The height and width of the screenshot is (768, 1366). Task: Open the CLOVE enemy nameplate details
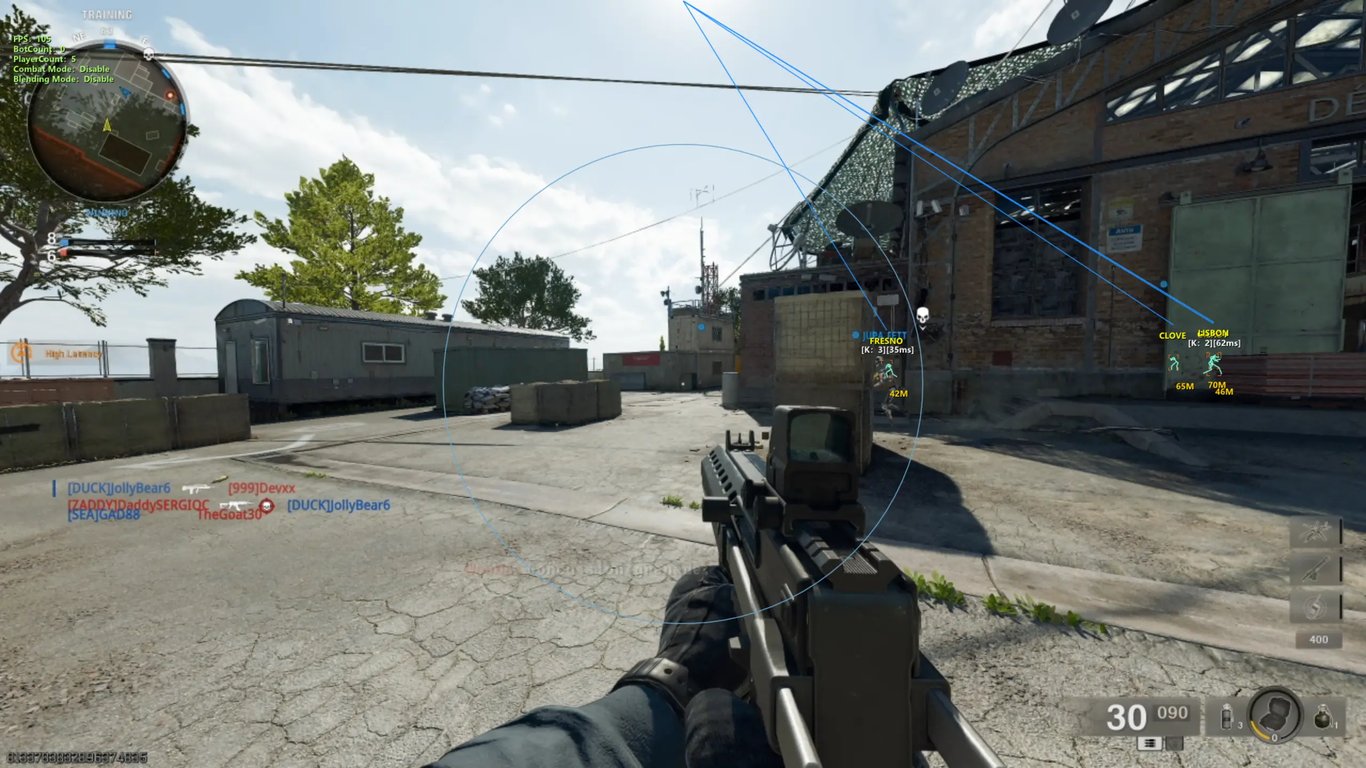pyautogui.click(x=1172, y=336)
